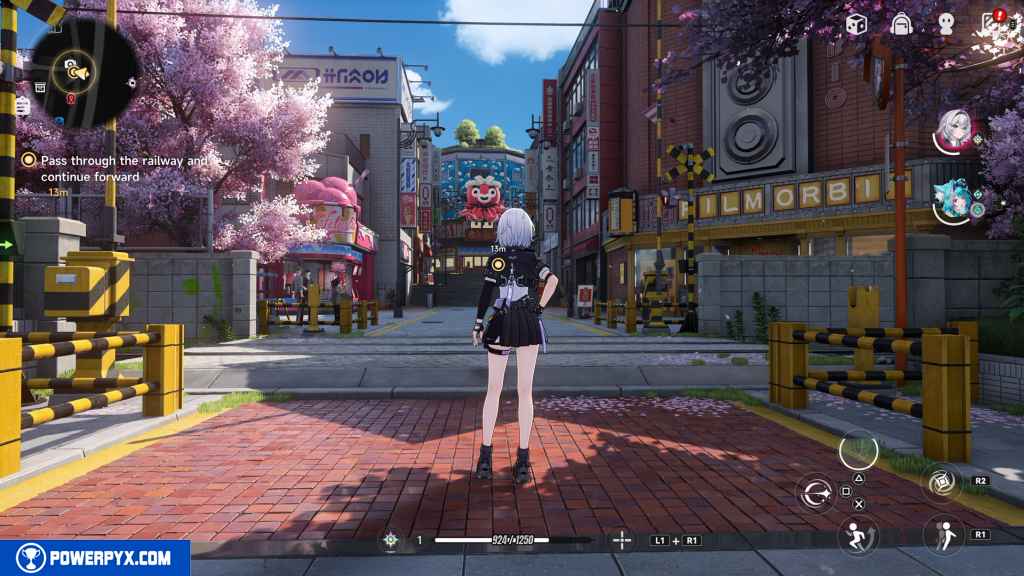Open the dice cube menu icon
Viewport: 1024px width, 576px height.
pos(856,24)
